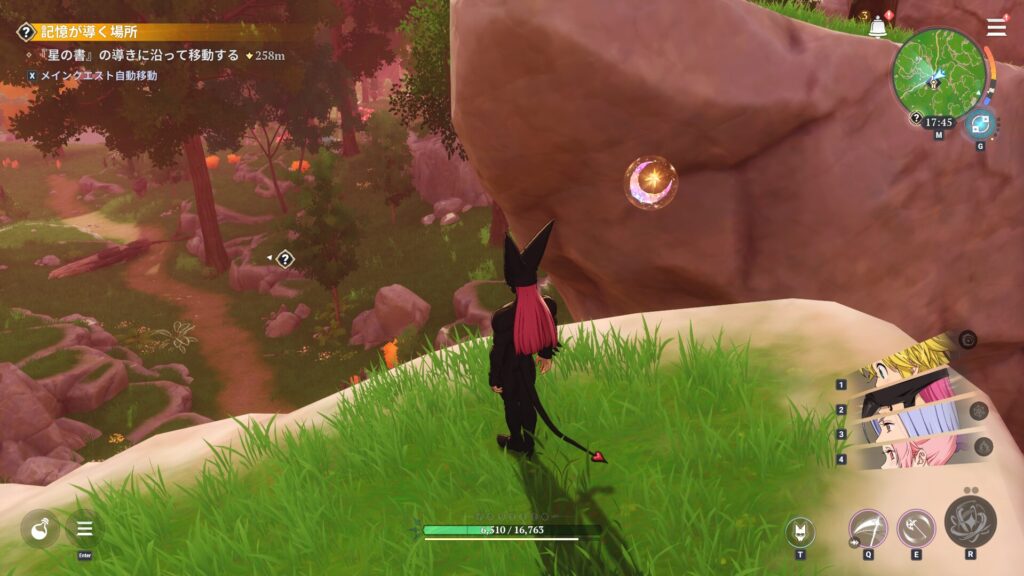1024x576 pixels.
Task: Click the question mark icon under minimap
Action: (916, 118)
